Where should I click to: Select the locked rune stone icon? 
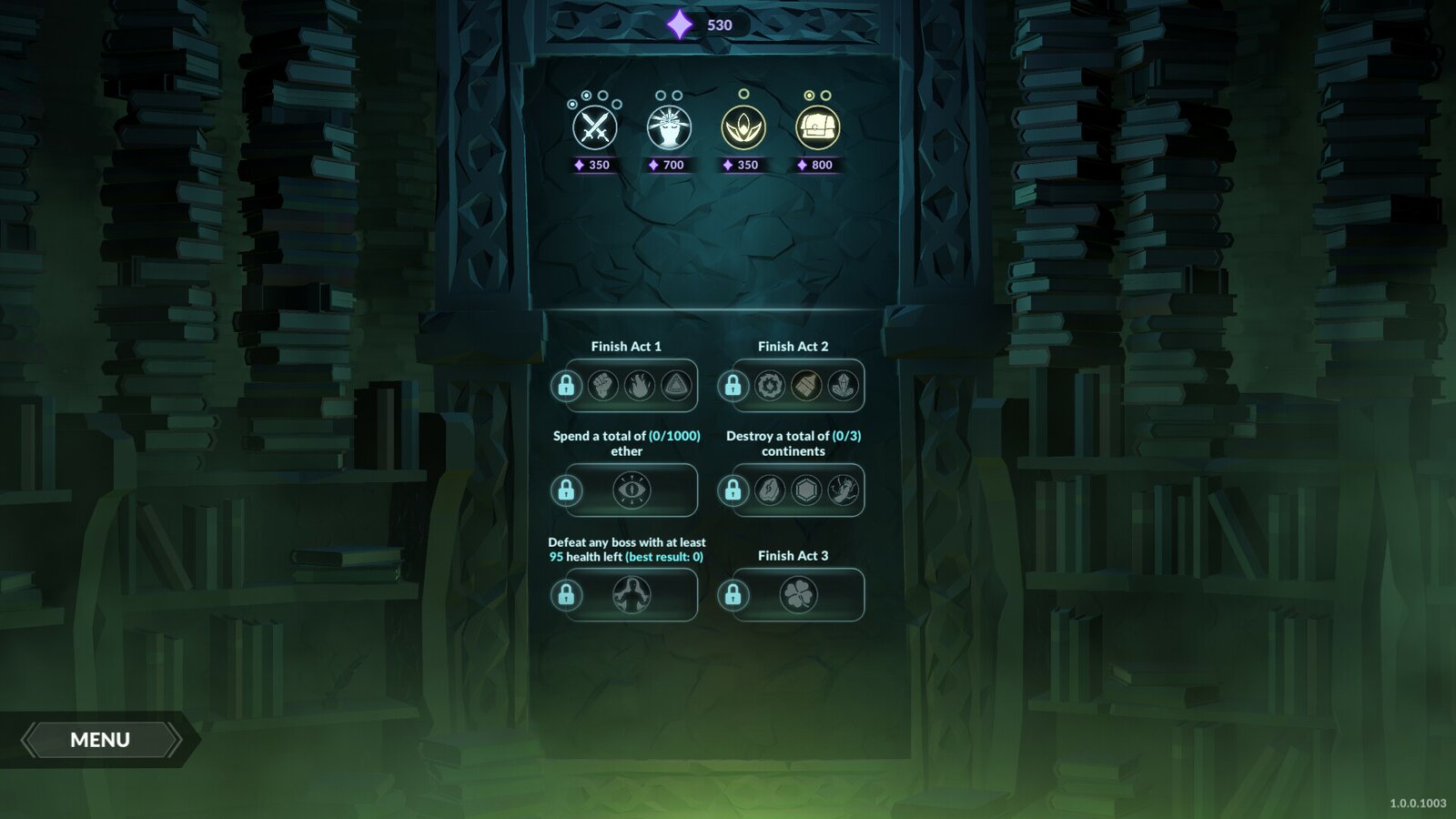click(x=770, y=490)
